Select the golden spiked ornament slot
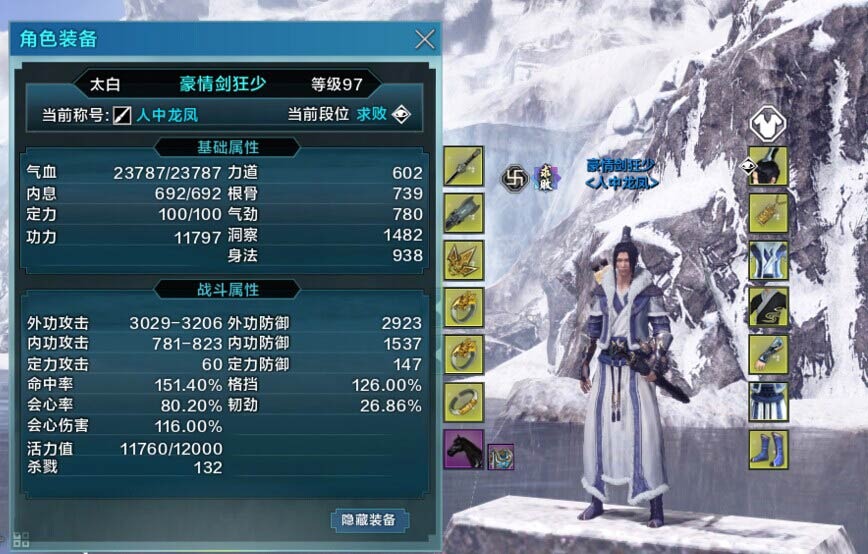 coord(464,260)
